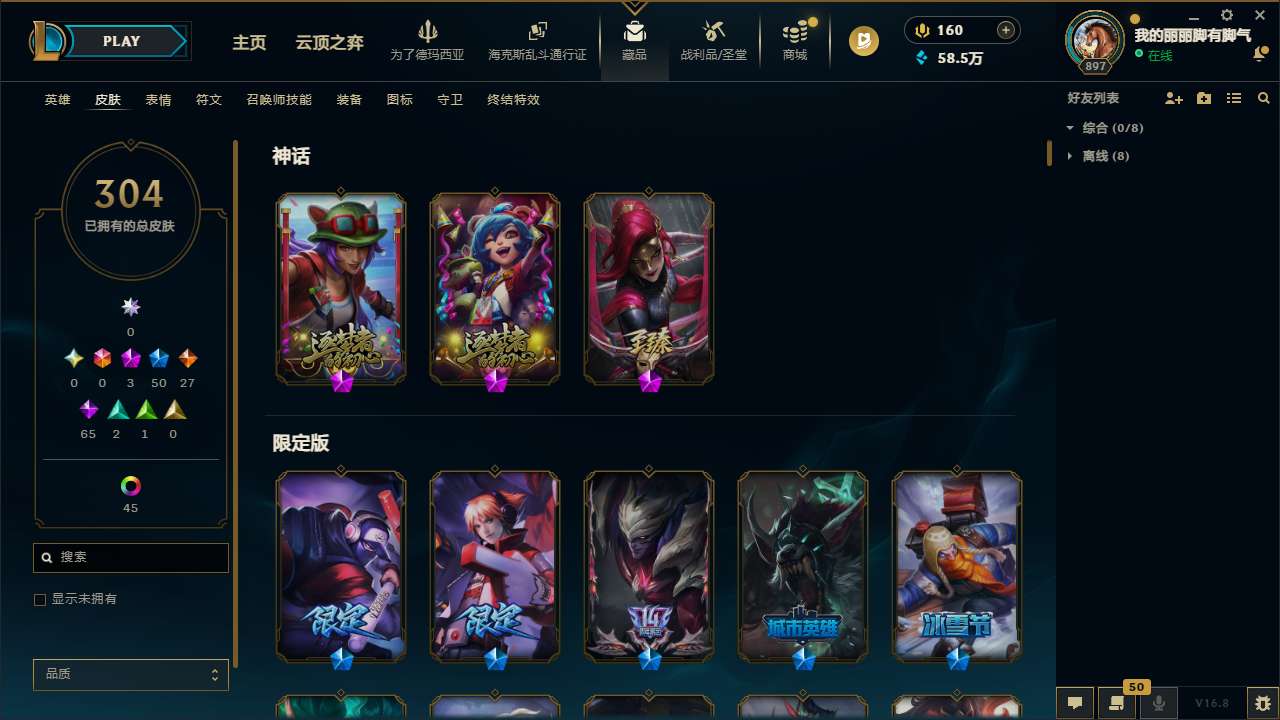Screen dimensions: 1280x720
Task: Search friends with the magnifier icon
Action: click(x=1263, y=98)
